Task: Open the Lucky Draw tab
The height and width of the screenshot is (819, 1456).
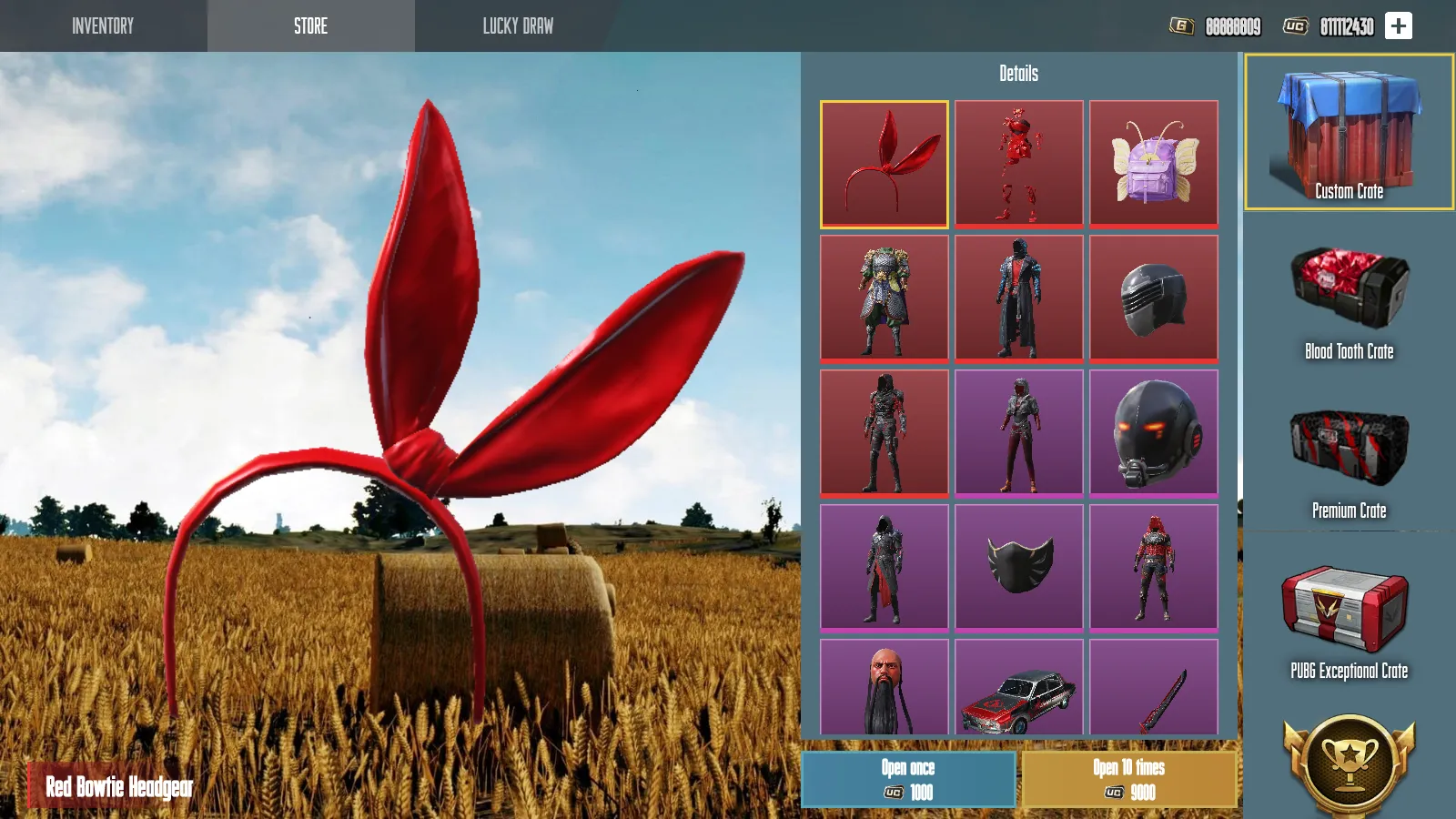Action: point(516,26)
